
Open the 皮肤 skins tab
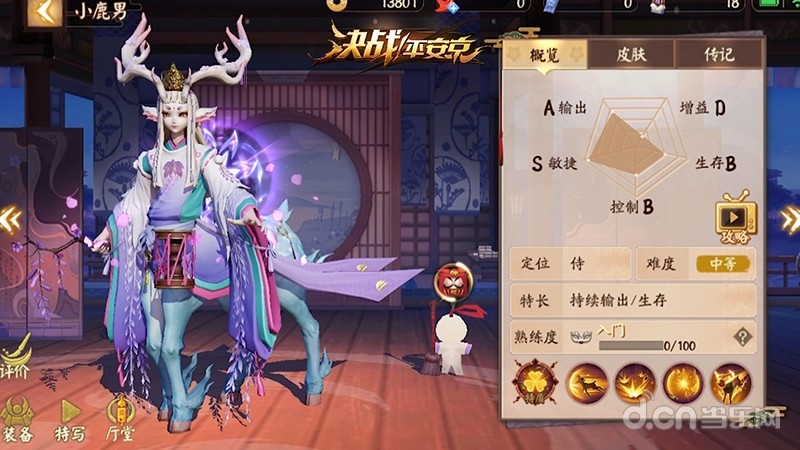pos(630,54)
